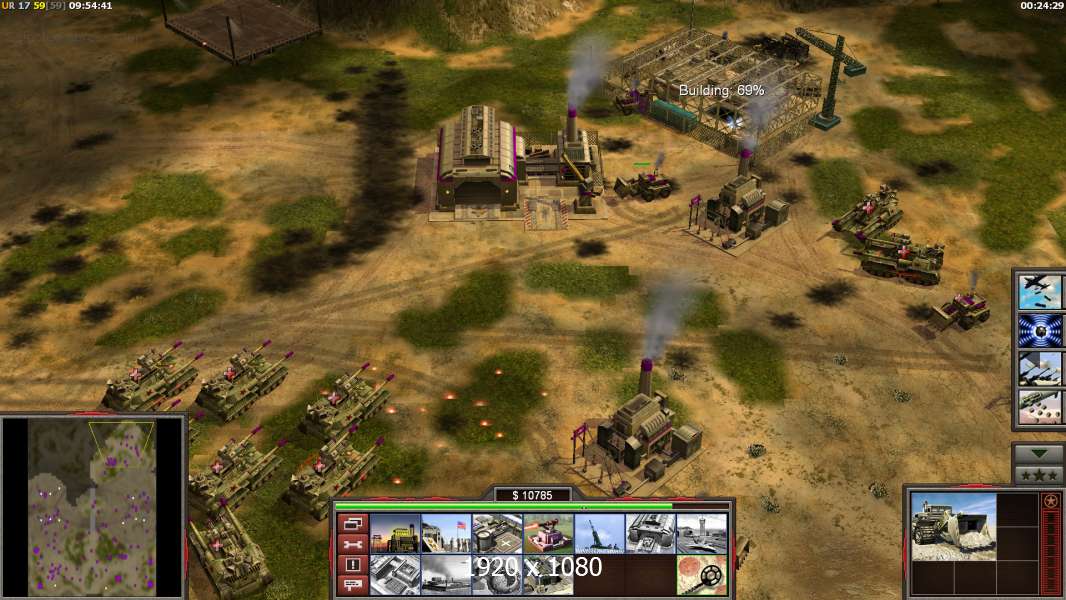Open the chat message button
This screenshot has height=600, width=1066.
(x=352, y=586)
